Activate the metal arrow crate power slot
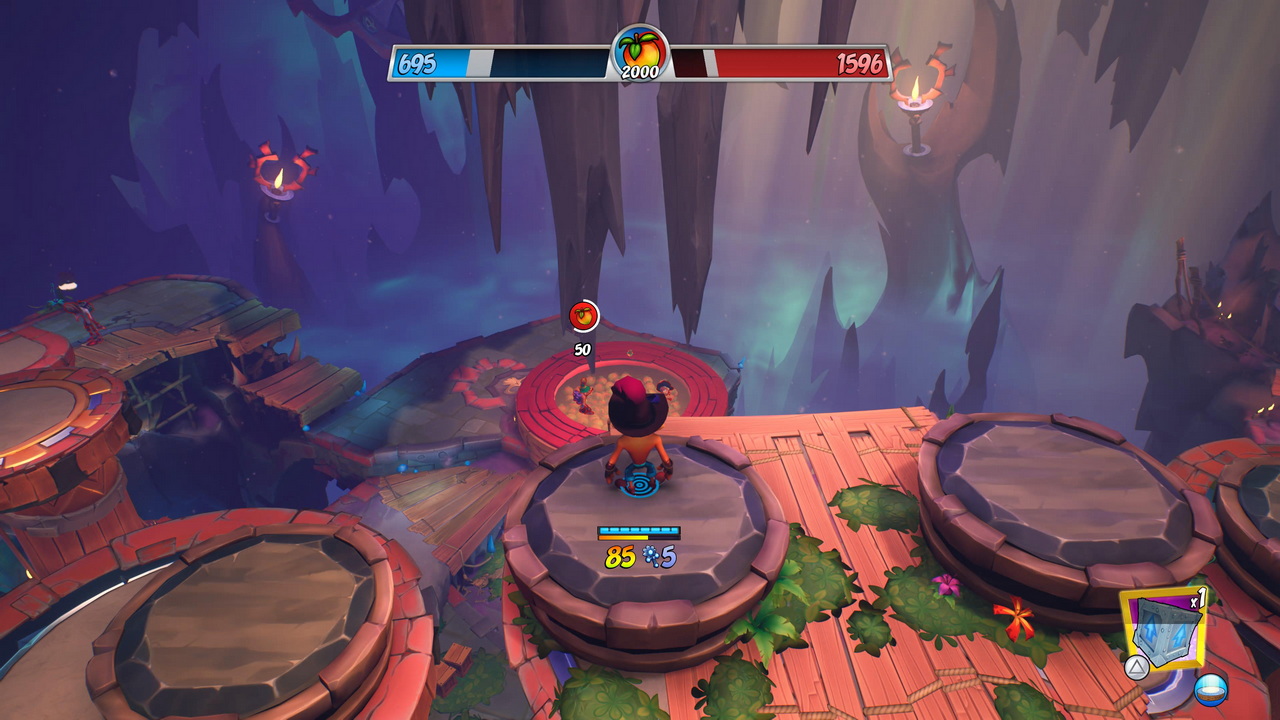This screenshot has height=720, width=1280. (x=1161, y=628)
